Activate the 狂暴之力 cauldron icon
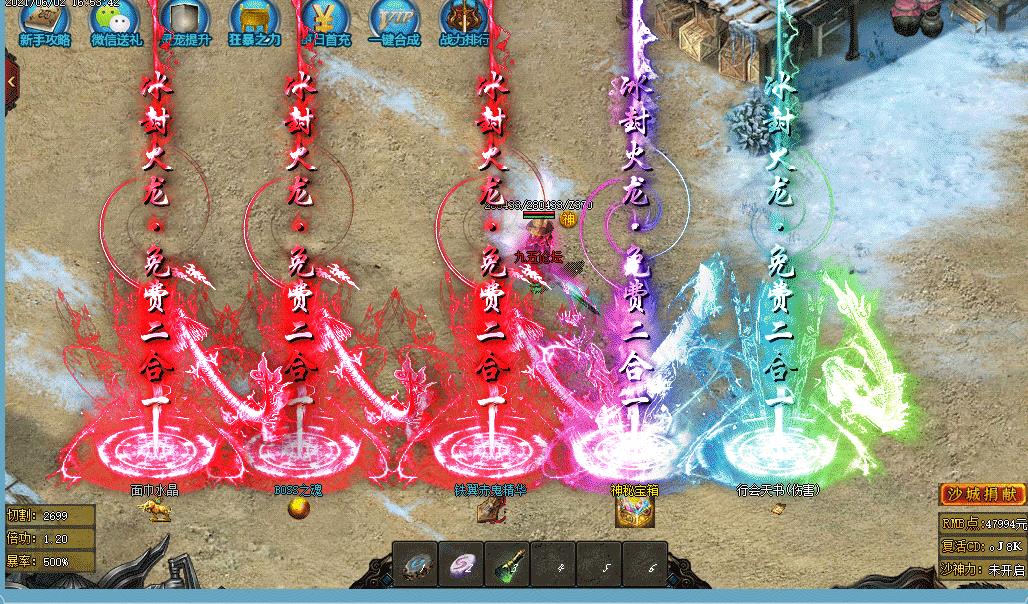 pos(254,20)
